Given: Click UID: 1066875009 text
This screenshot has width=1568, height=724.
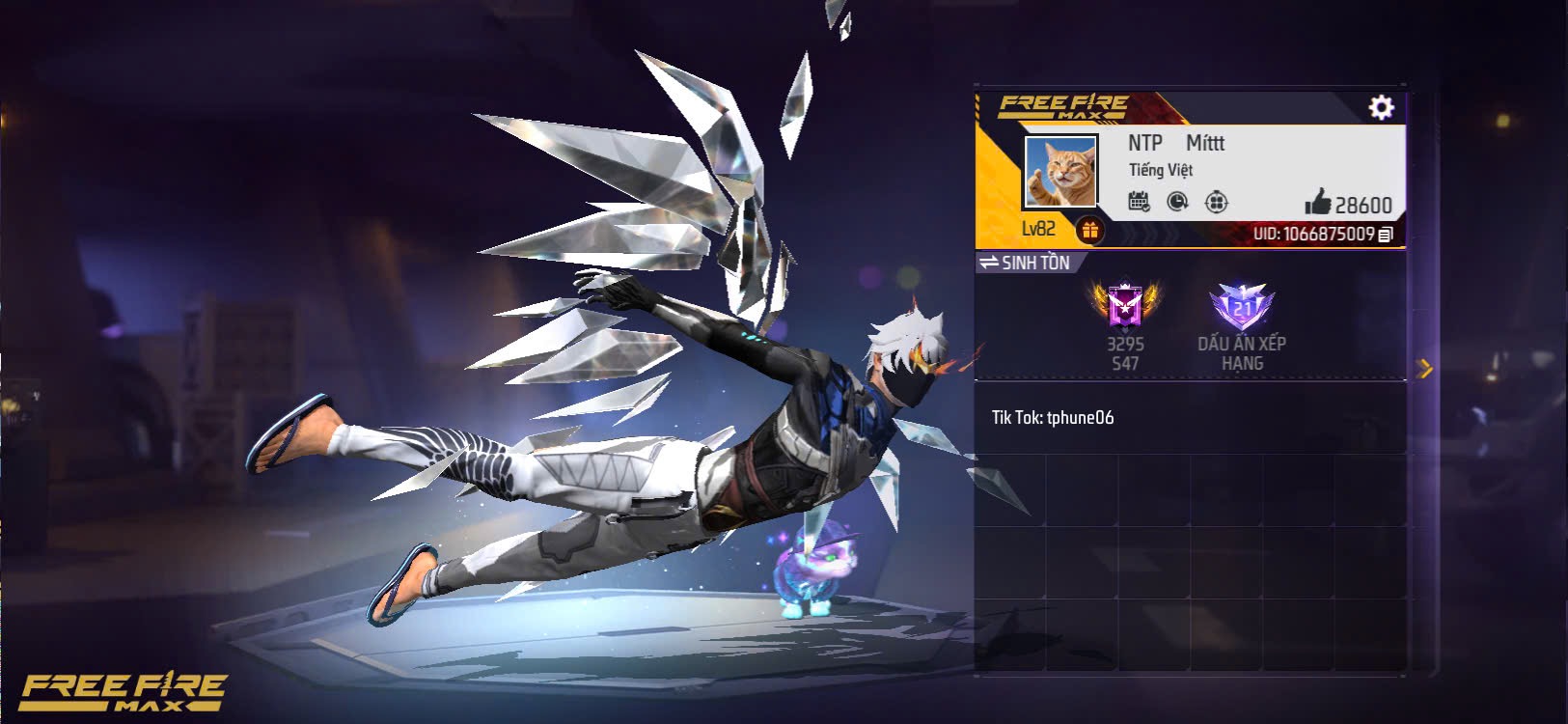Looking at the screenshot, I should pyautogui.click(x=1312, y=234).
